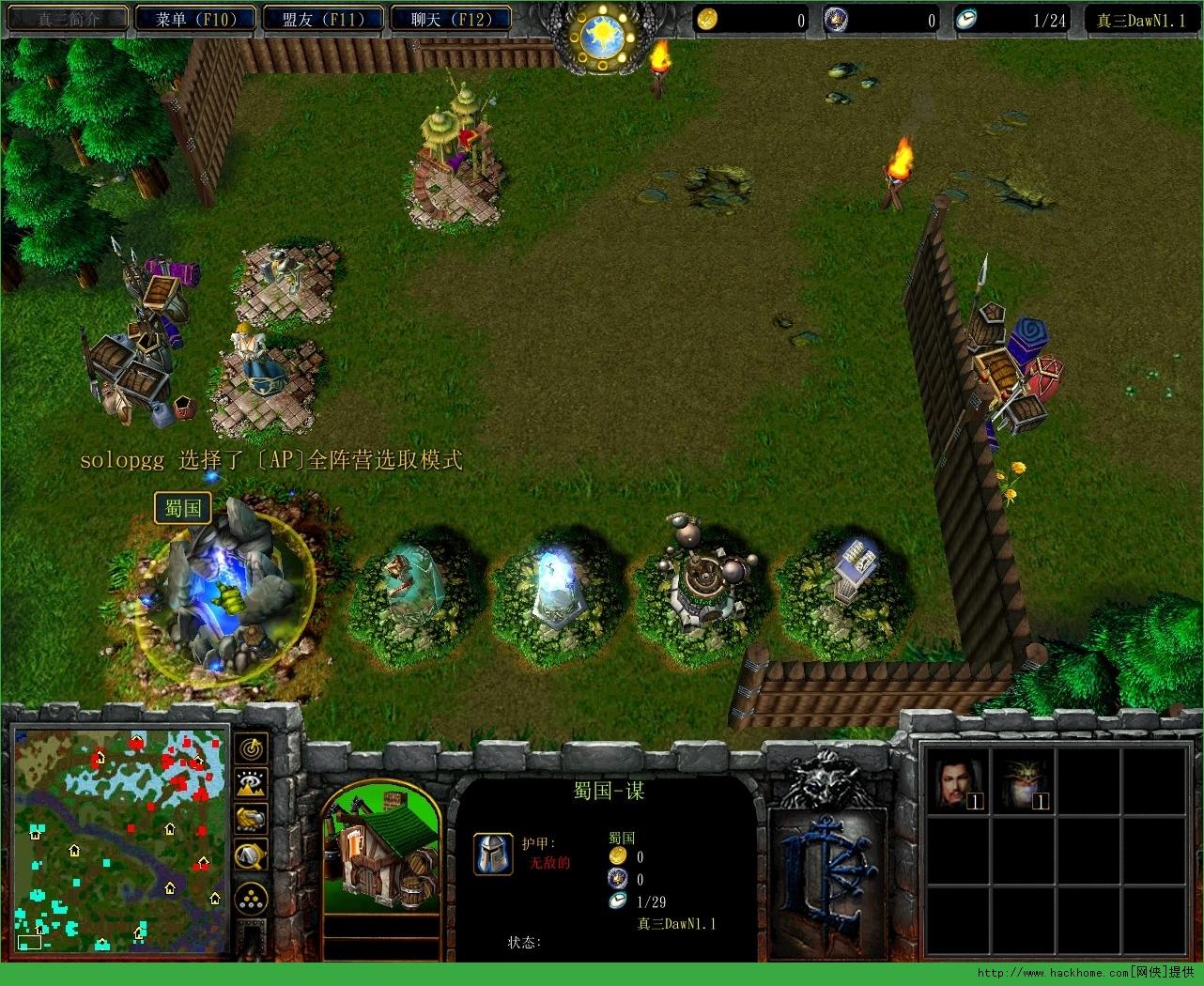This screenshot has width=1204, height=986.
Task: Click the 蜀国 faction label tag
Action: click(182, 507)
